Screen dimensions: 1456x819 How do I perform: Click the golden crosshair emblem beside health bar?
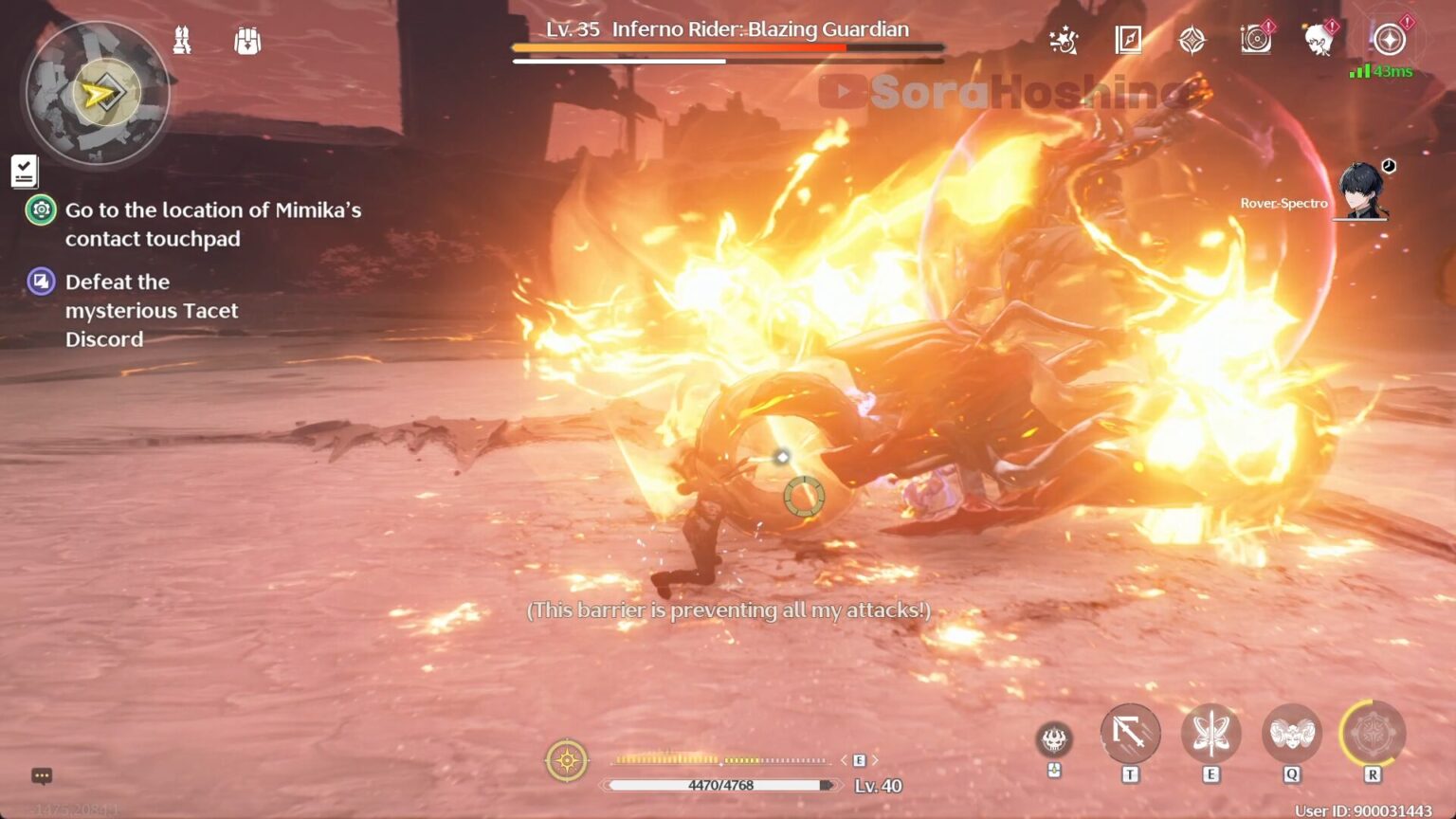point(567,761)
